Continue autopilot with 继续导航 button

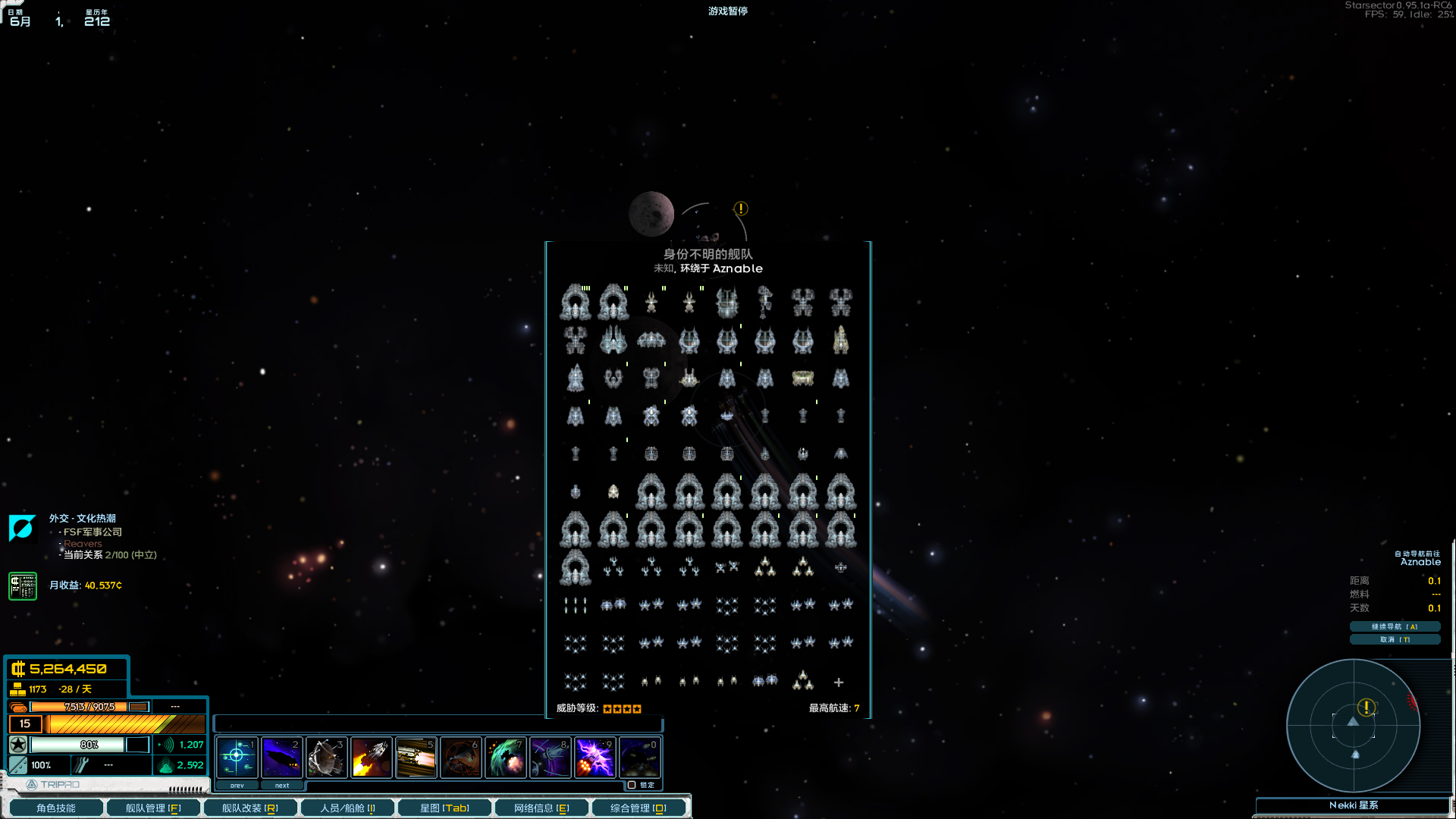(1394, 626)
